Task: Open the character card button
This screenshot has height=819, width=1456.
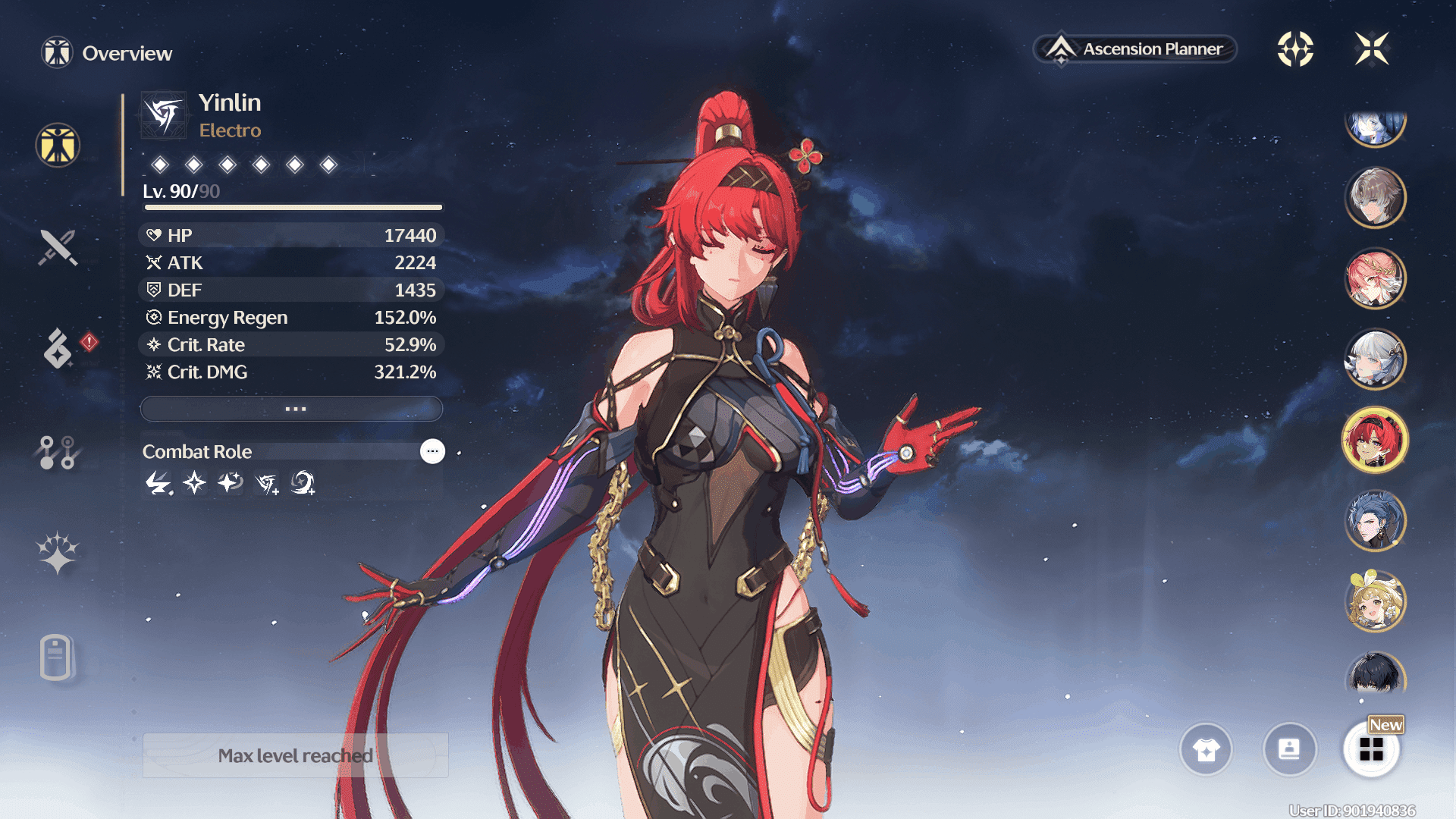Action: pos(1289,750)
